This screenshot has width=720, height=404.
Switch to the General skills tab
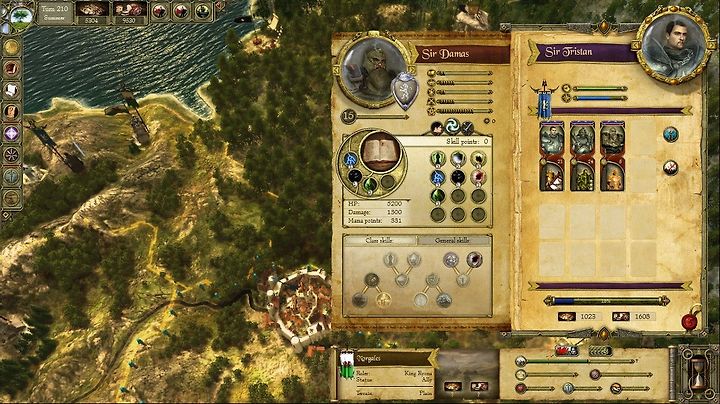click(455, 240)
